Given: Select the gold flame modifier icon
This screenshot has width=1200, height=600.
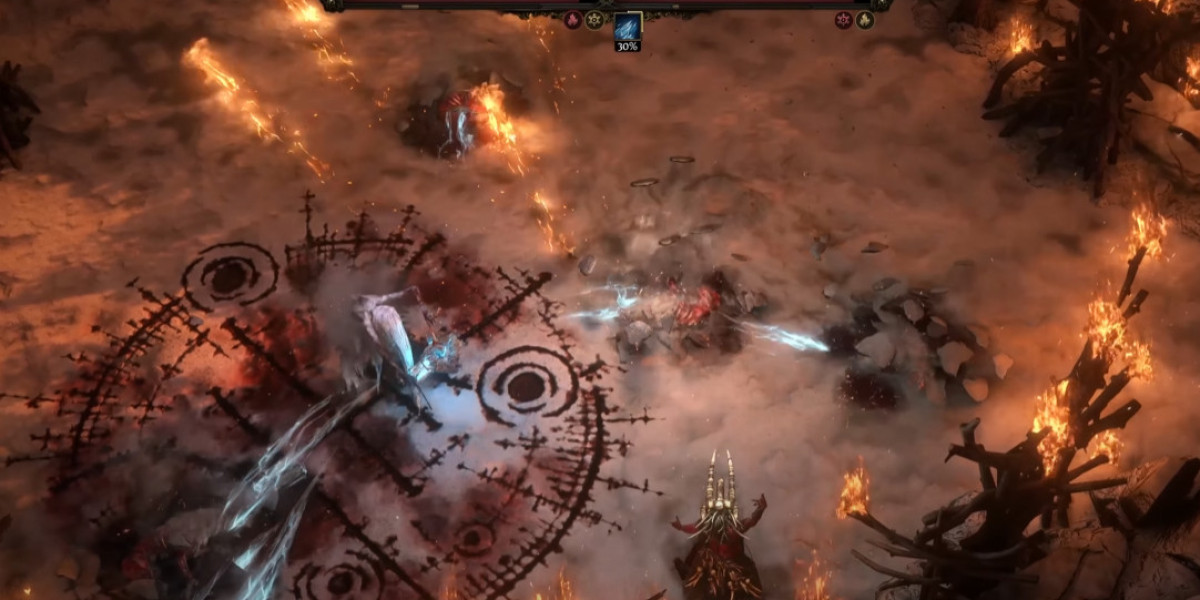Looking at the screenshot, I should click(865, 20).
